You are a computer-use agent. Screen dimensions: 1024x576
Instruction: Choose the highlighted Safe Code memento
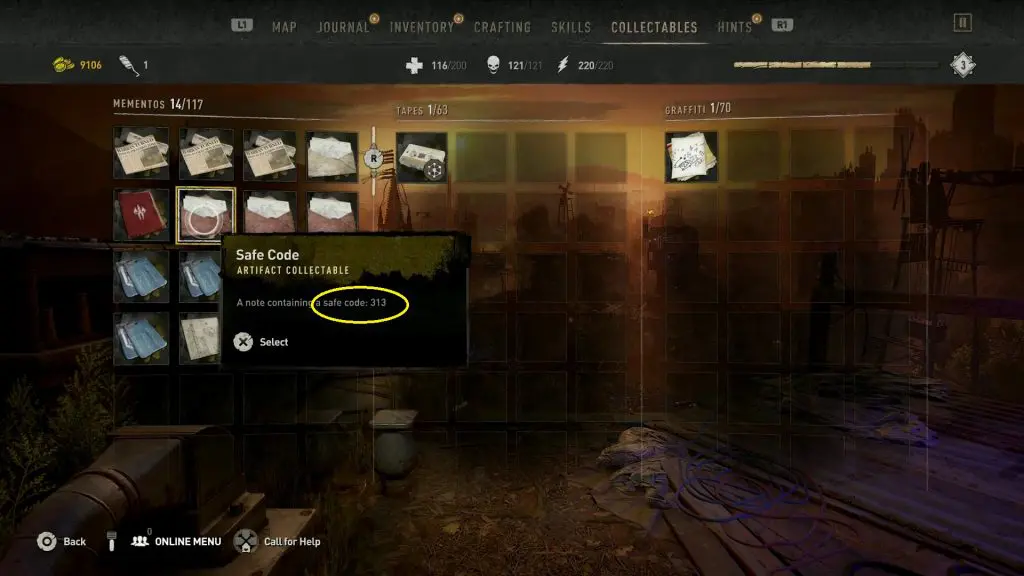tap(205, 215)
